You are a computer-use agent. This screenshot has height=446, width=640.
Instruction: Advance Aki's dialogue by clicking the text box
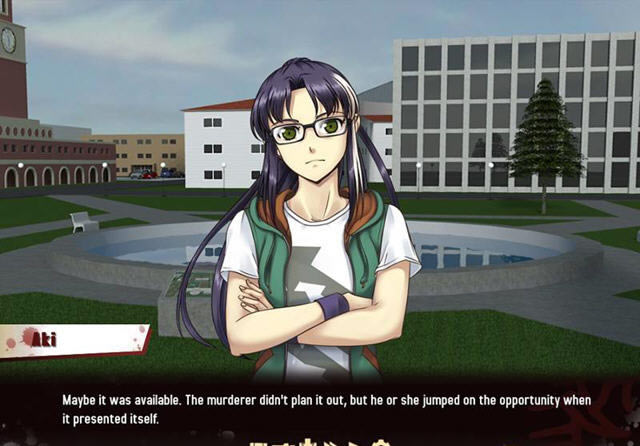[320, 408]
